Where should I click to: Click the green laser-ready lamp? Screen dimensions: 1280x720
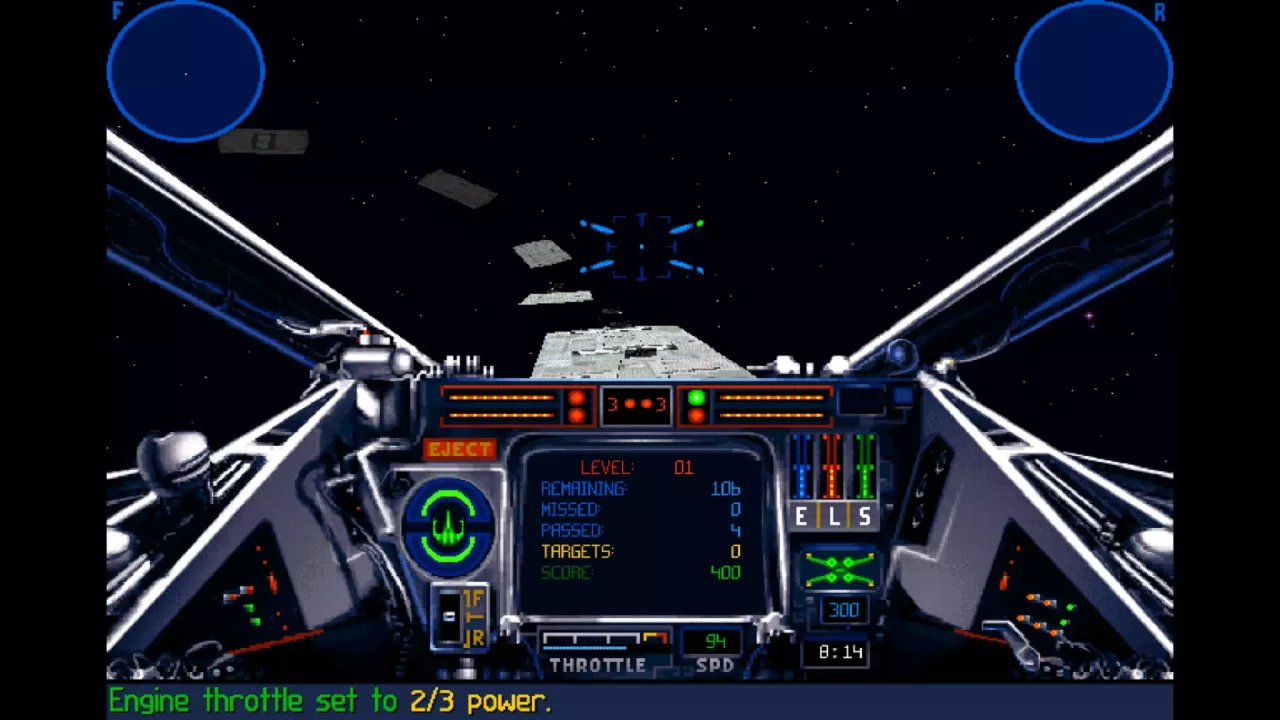pos(697,398)
